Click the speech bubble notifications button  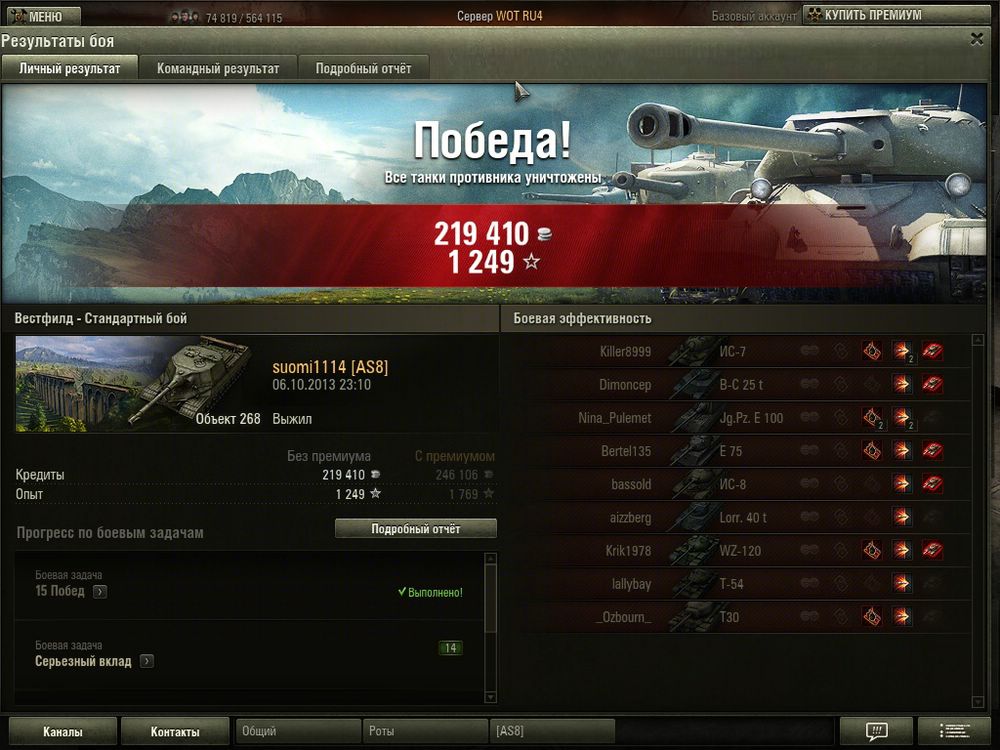click(x=876, y=731)
